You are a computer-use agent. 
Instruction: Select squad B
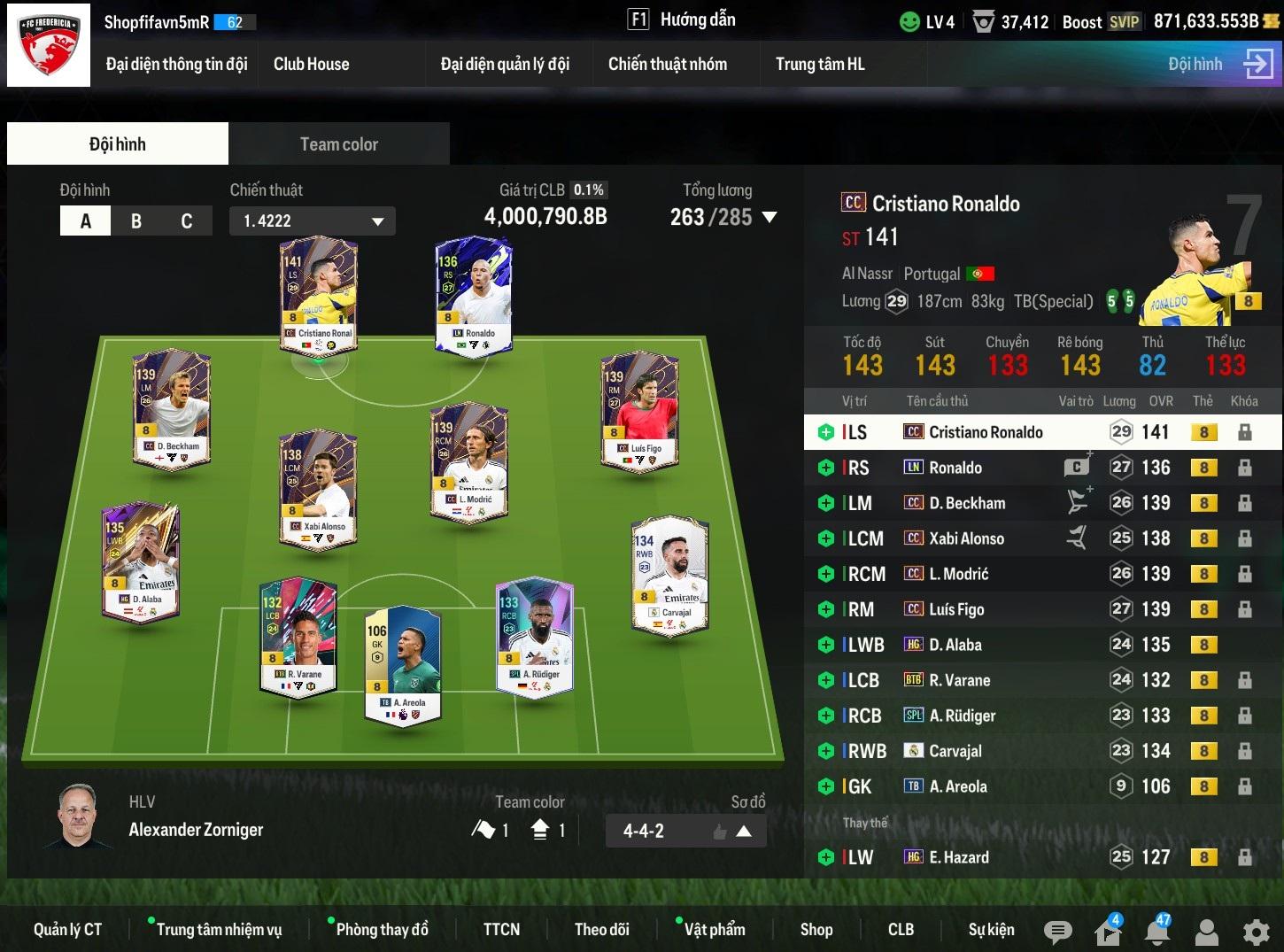pyautogui.click(x=136, y=221)
